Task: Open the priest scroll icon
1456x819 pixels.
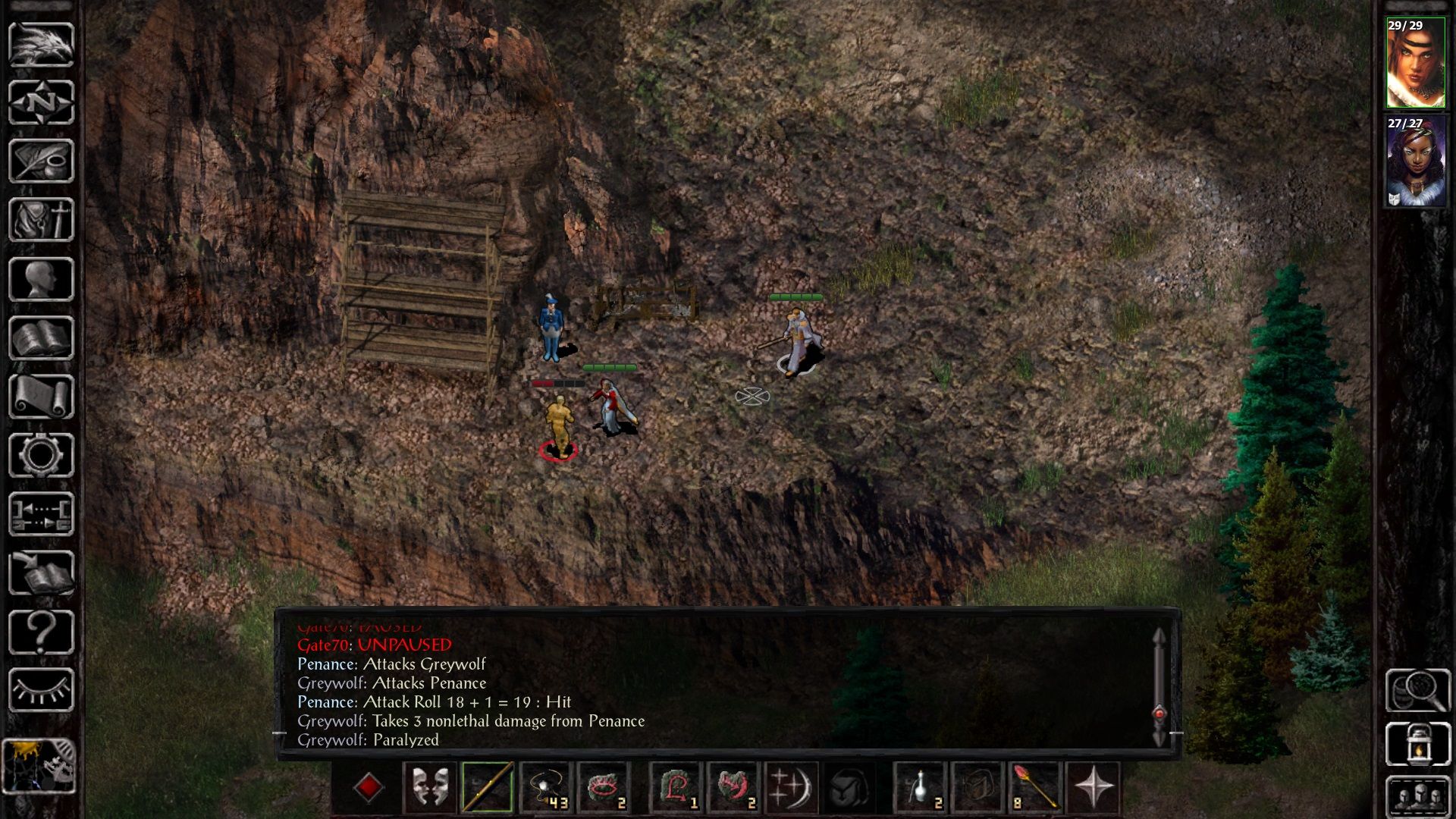Action: pyautogui.click(x=41, y=397)
